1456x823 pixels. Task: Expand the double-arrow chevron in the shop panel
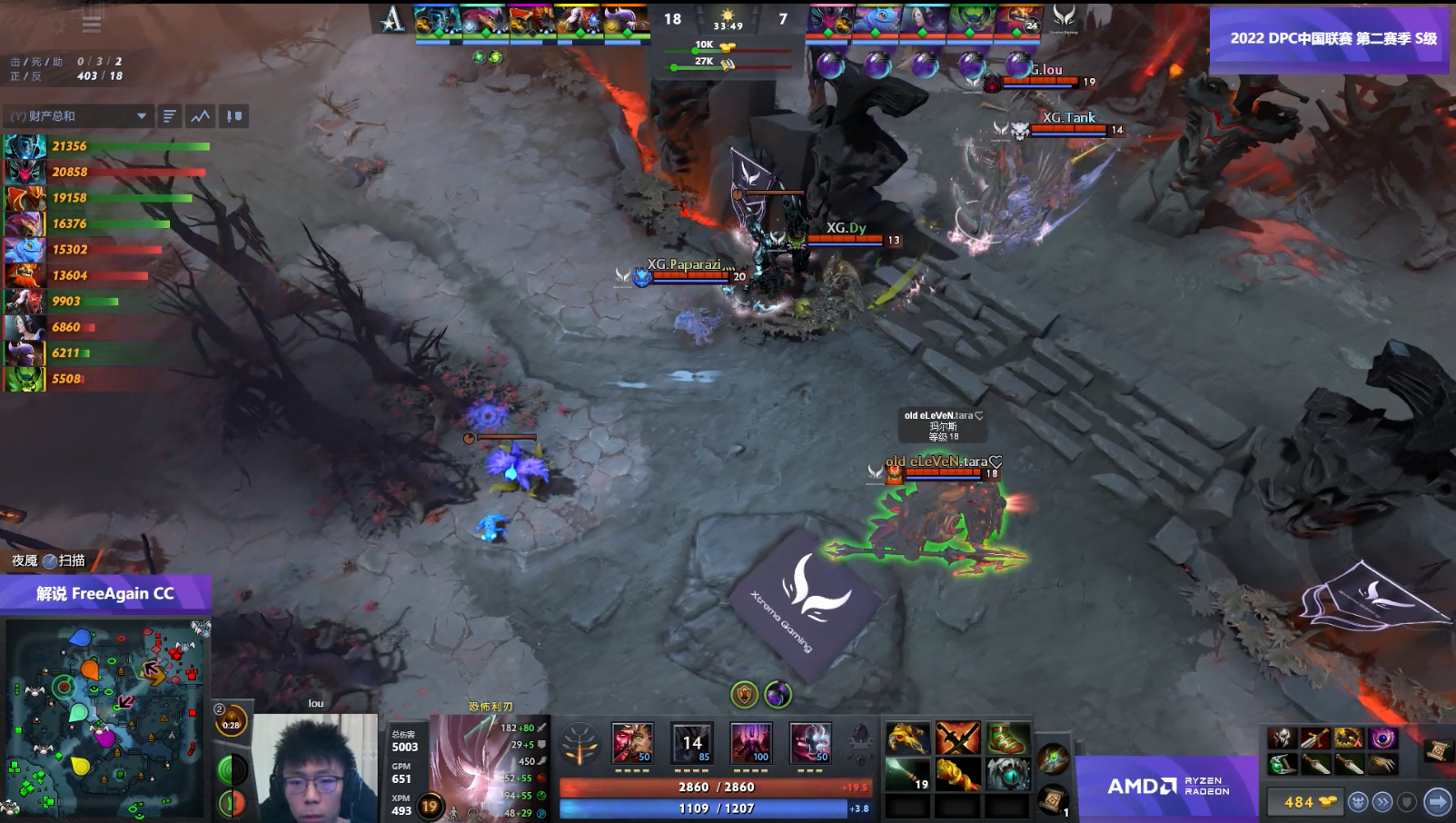(1382, 802)
